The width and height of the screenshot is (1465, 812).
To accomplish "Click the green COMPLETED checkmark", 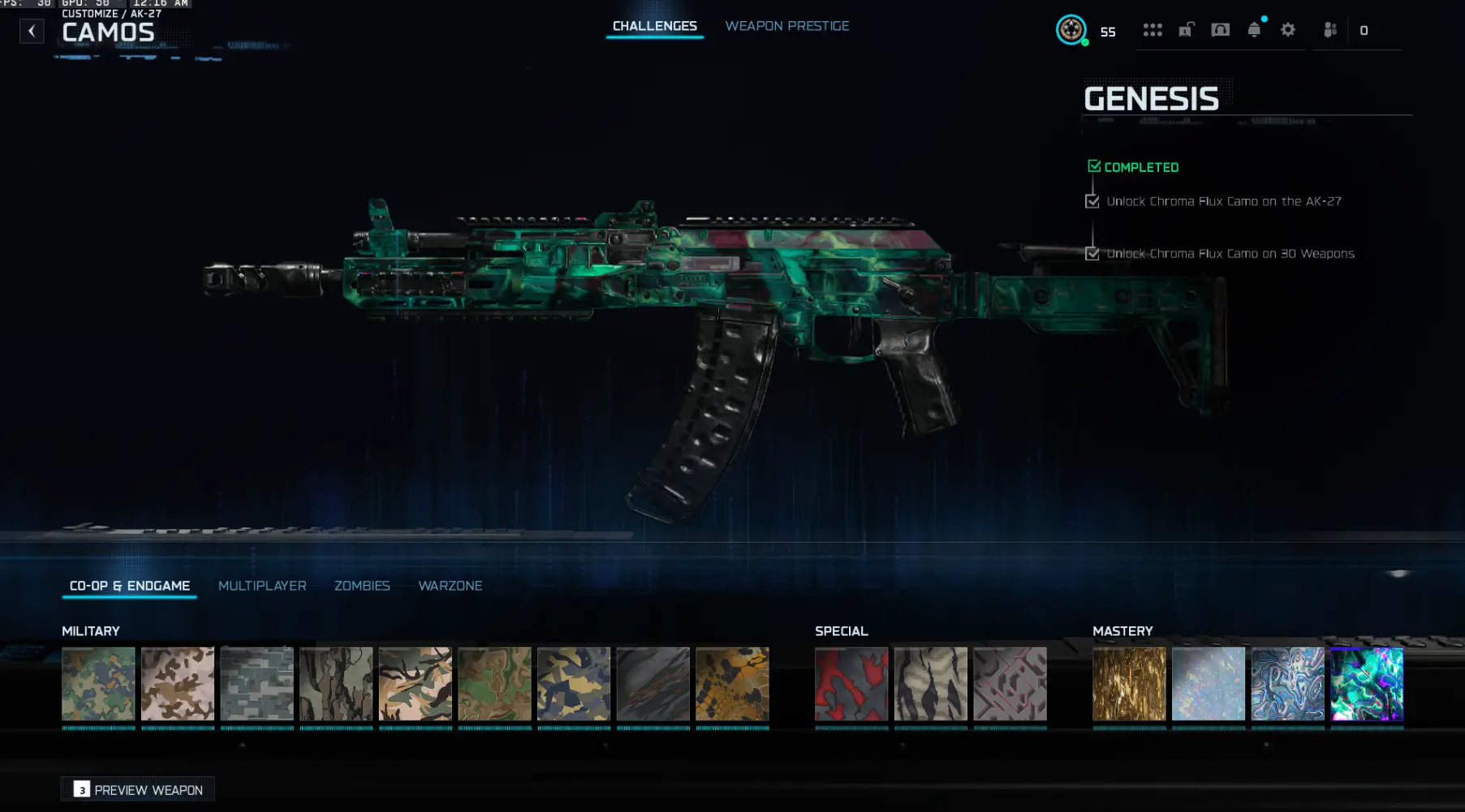I will coord(1093,165).
